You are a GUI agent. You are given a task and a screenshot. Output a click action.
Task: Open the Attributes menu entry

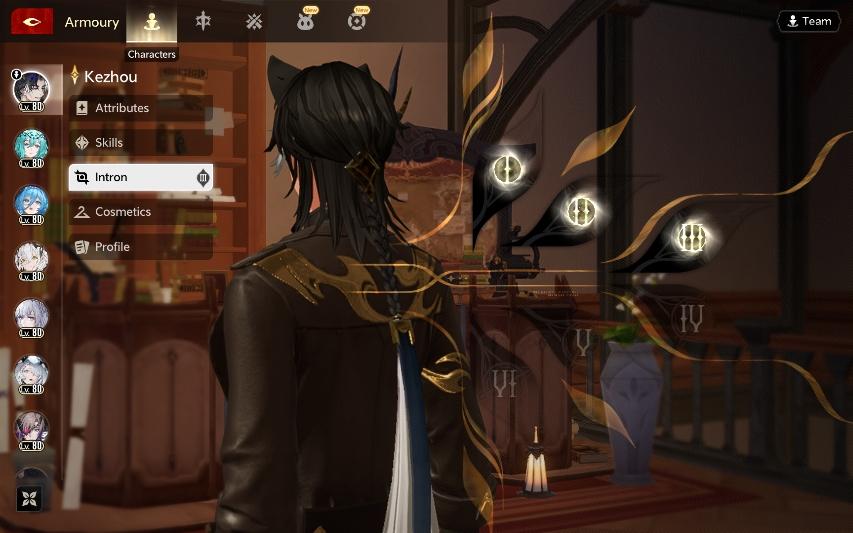click(x=140, y=108)
